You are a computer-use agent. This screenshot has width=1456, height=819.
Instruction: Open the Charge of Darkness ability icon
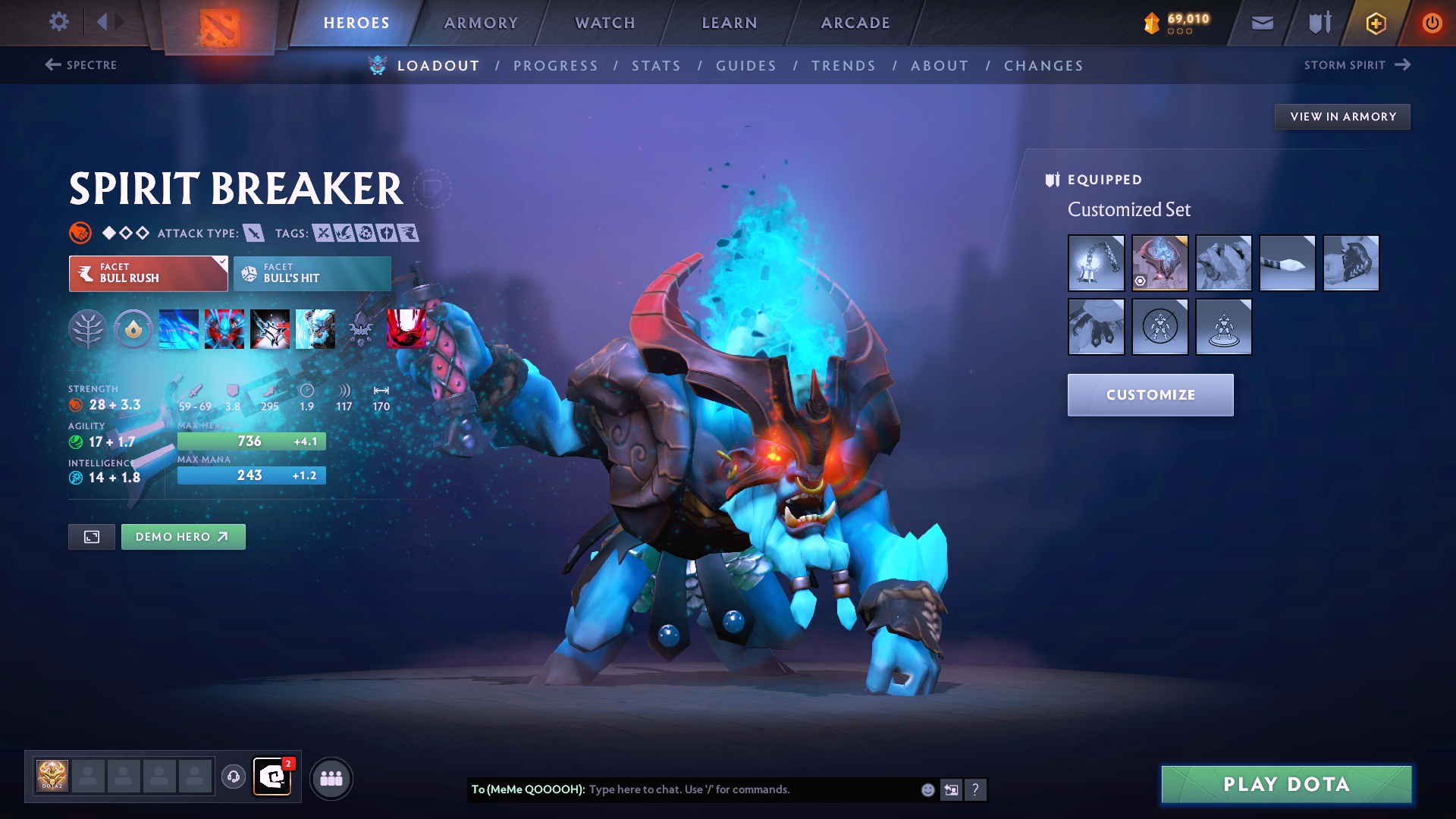click(x=178, y=329)
